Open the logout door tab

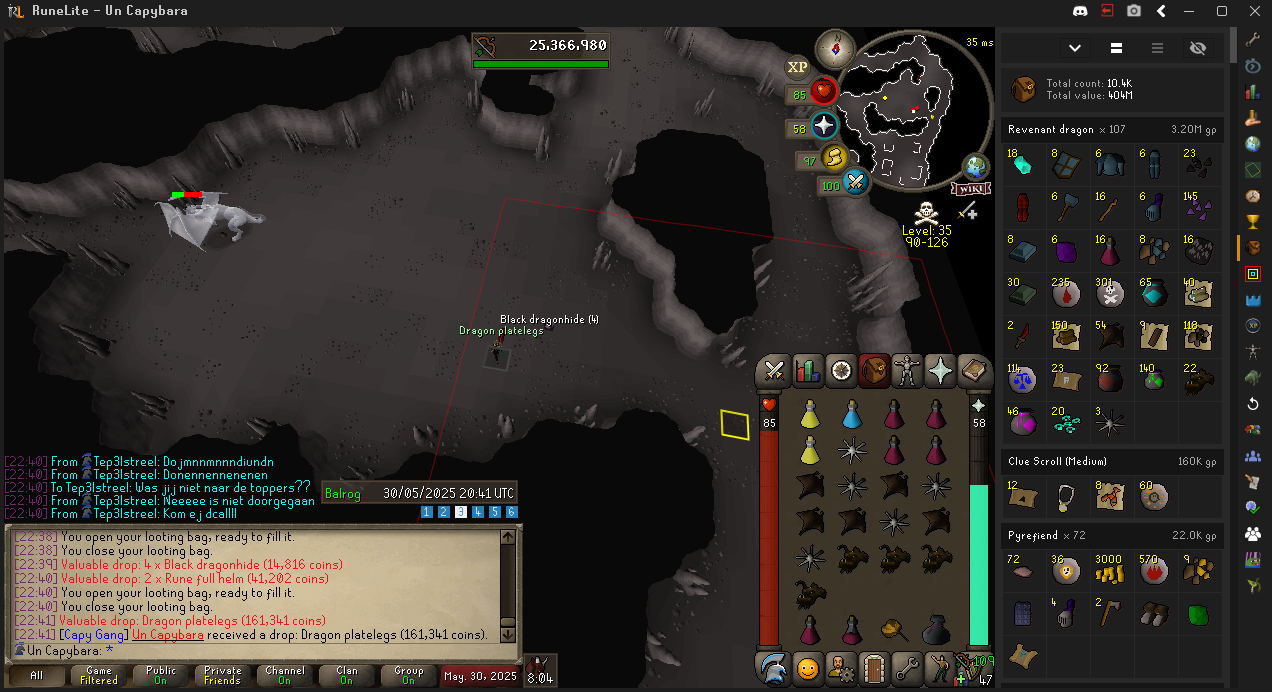[874, 667]
